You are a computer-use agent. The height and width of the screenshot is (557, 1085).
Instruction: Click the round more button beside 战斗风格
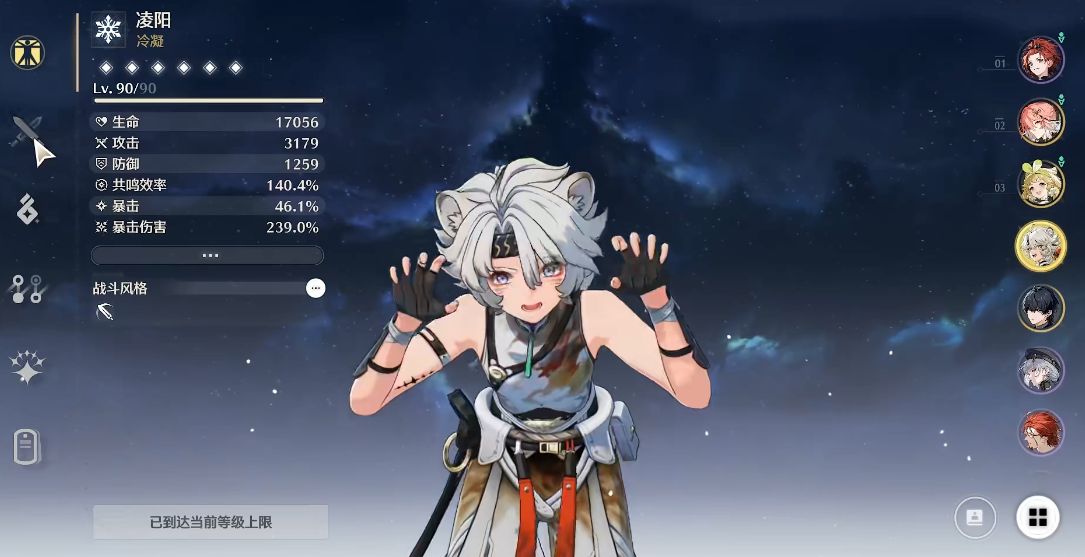click(316, 288)
